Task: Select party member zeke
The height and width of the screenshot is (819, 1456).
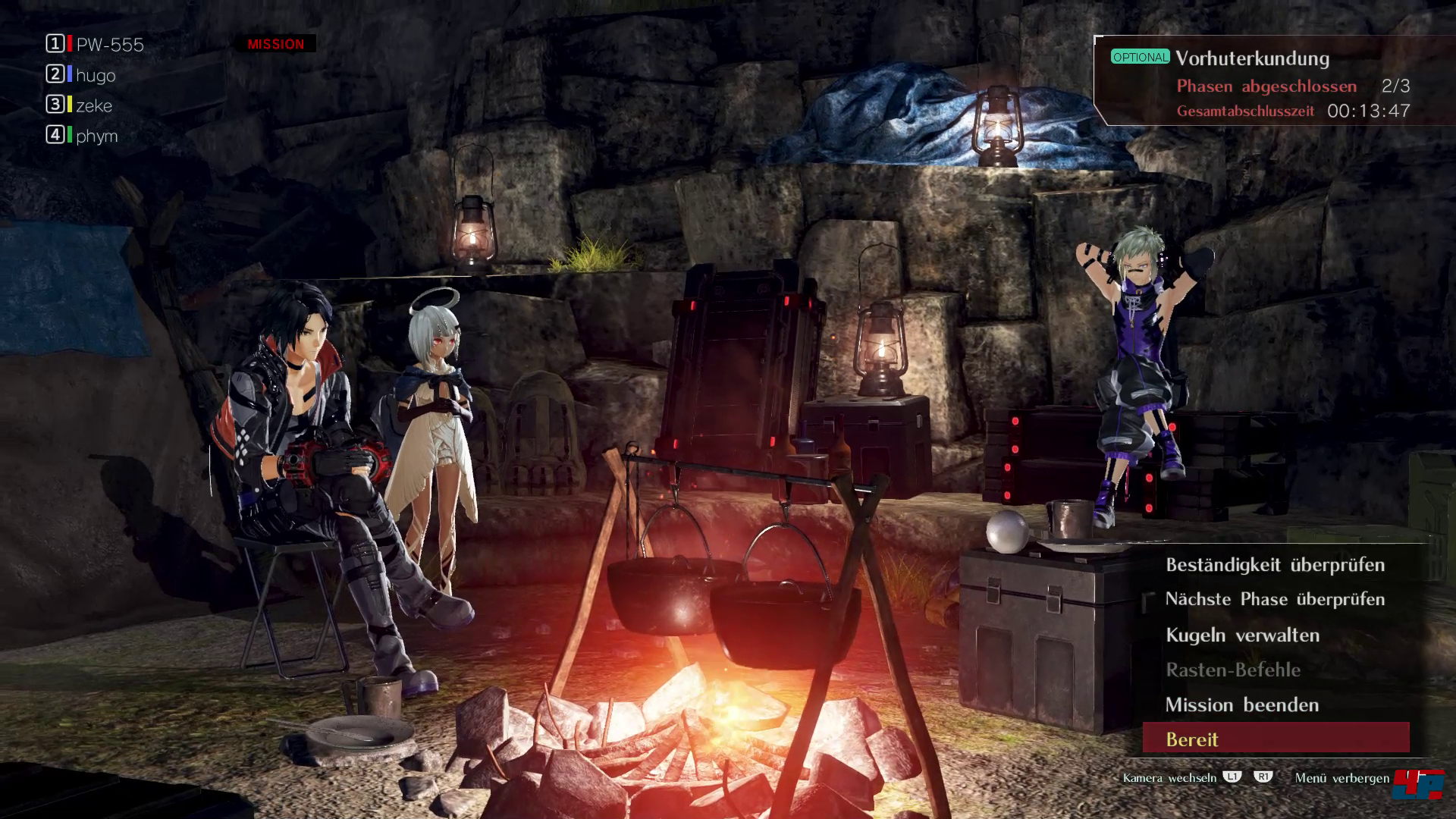Action: (94, 105)
